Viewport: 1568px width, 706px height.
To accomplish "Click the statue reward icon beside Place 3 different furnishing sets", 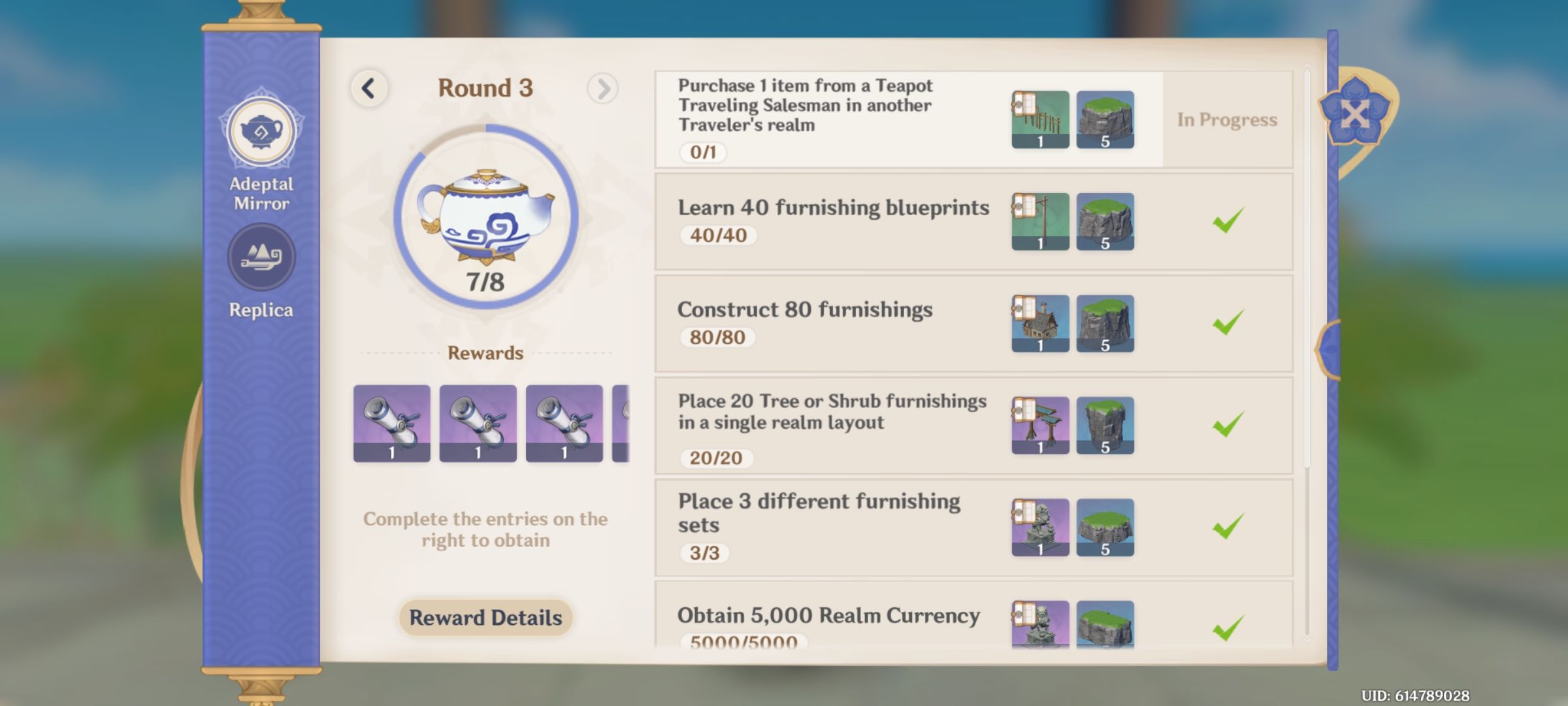I will pyautogui.click(x=1040, y=528).
